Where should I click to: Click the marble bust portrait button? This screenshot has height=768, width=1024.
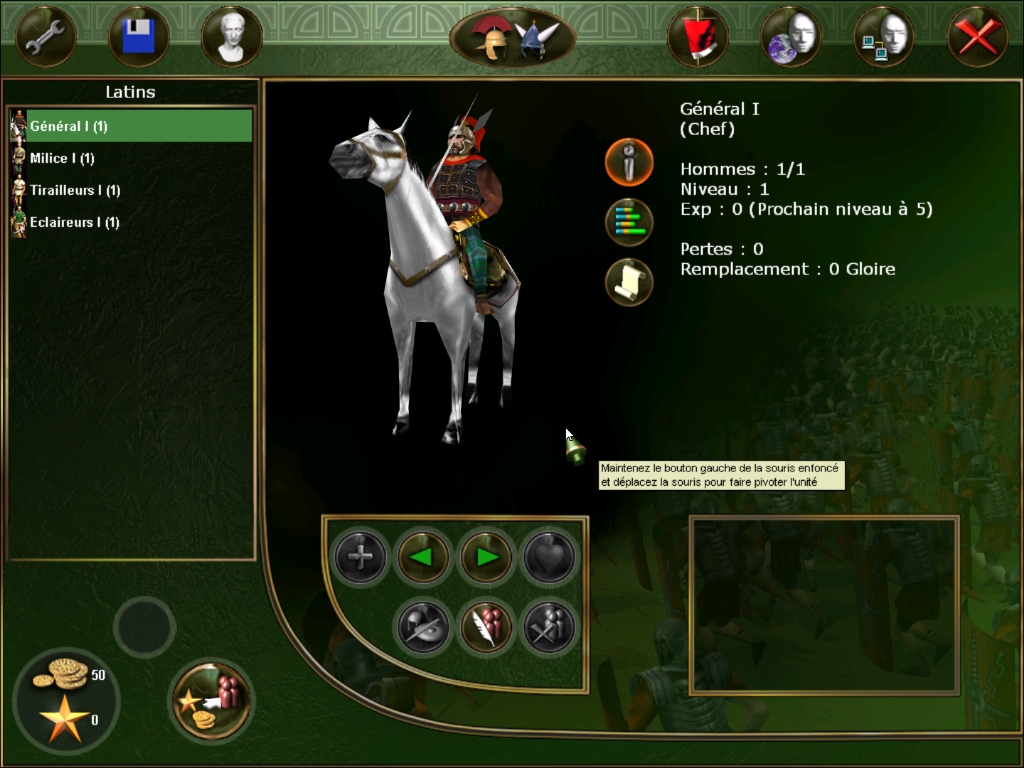coord(231,37)
